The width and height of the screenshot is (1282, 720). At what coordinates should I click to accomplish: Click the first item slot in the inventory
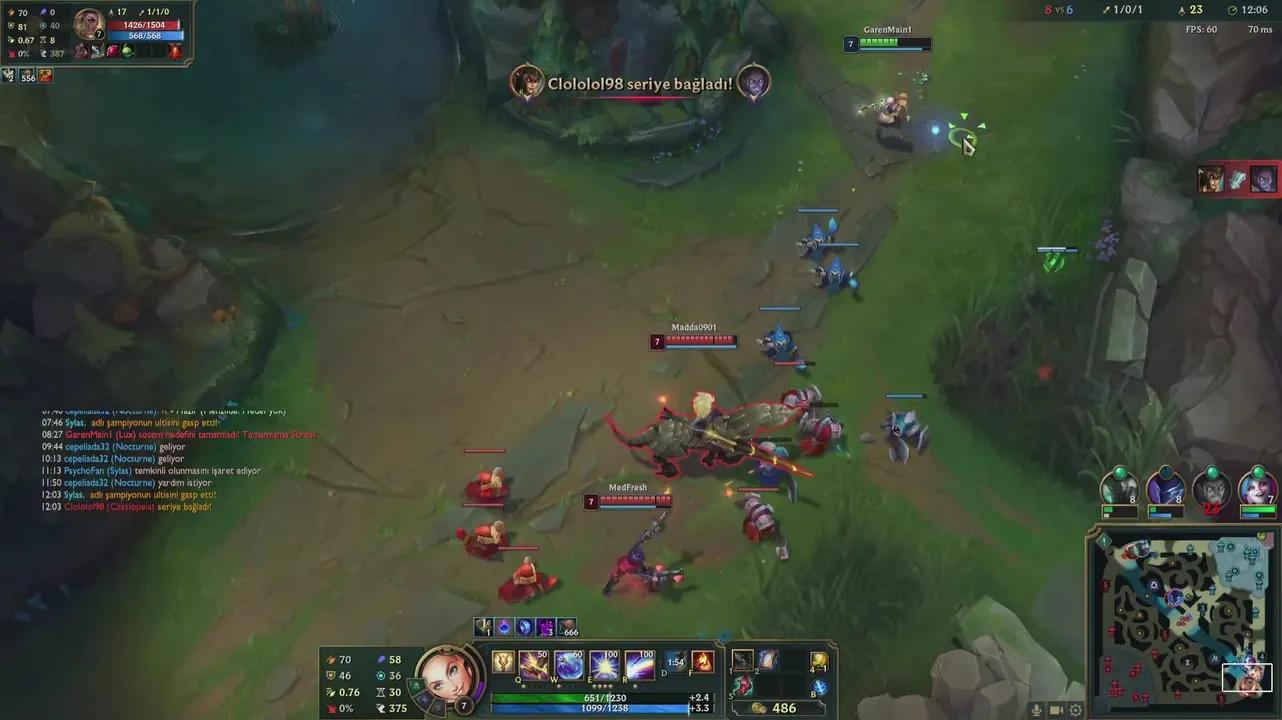click(741, 662)
